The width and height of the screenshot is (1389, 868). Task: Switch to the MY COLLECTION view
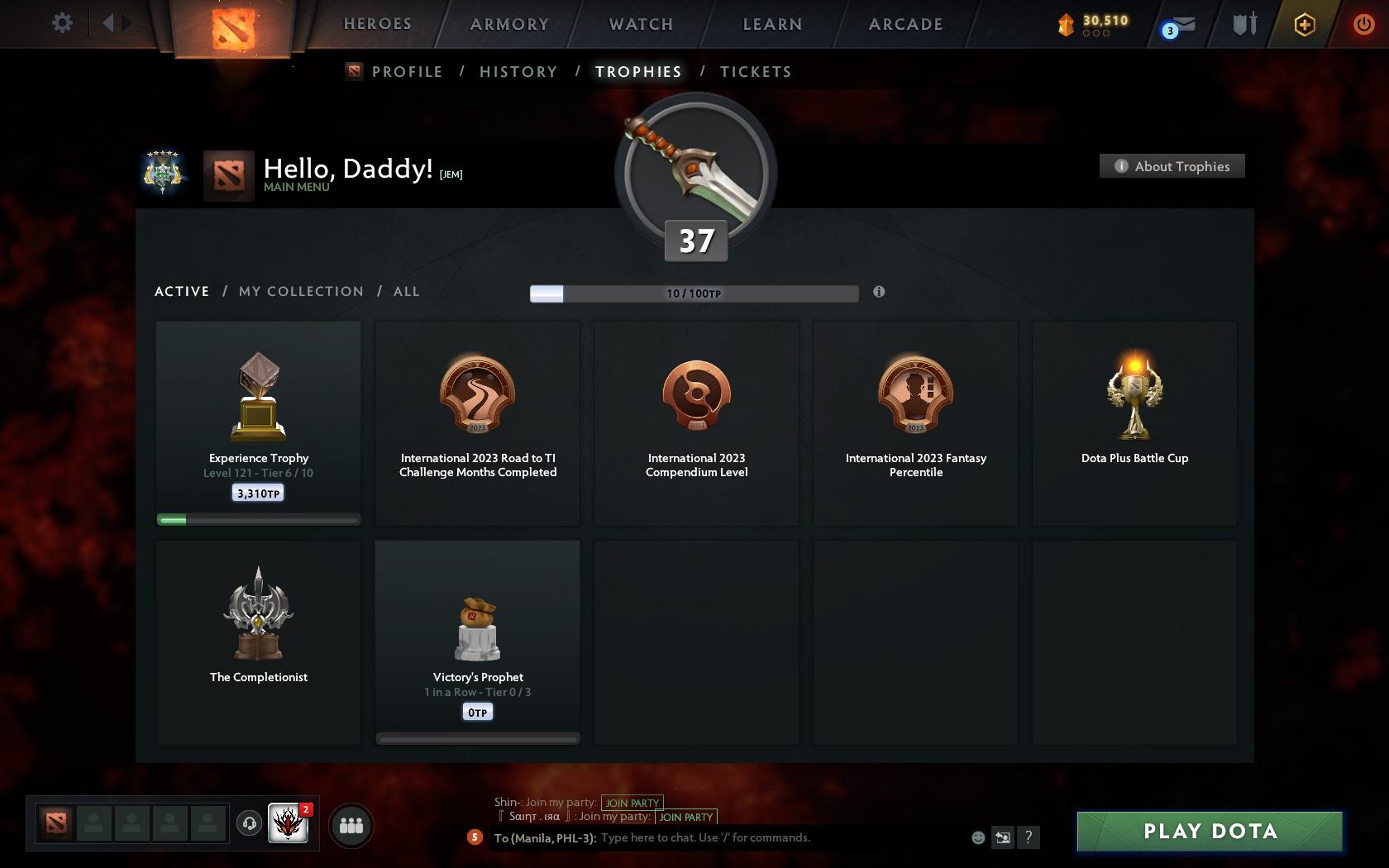pyautogui.click(x=300, y=291)
